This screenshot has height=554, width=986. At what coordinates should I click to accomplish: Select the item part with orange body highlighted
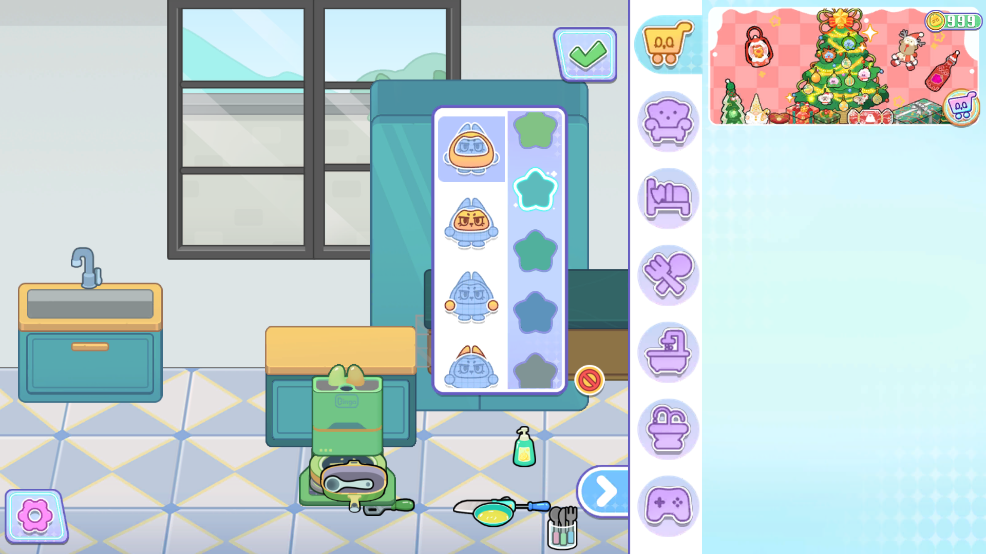click(x=471, y=147)
